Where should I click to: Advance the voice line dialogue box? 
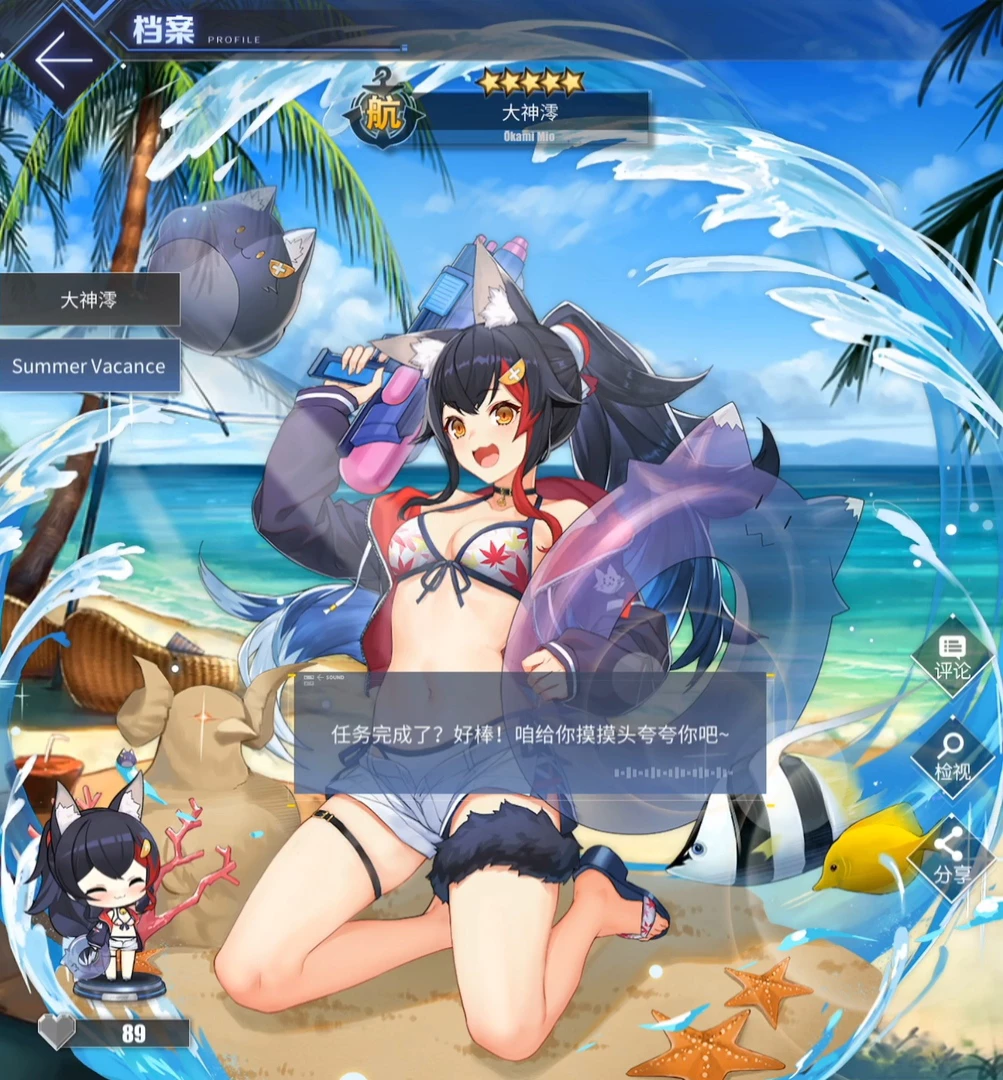(530, 734)
